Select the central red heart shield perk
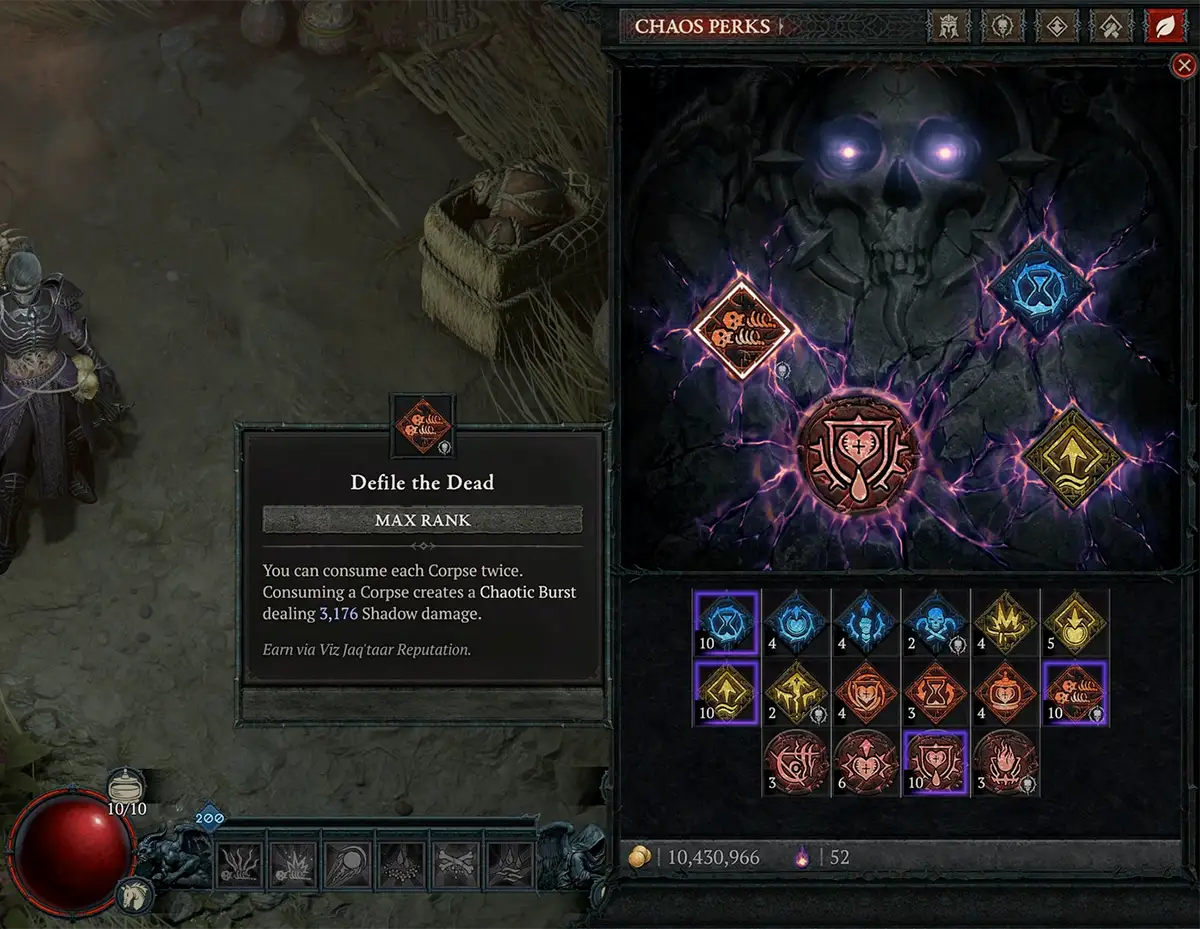1200x929 pixels. coord(859,451)
